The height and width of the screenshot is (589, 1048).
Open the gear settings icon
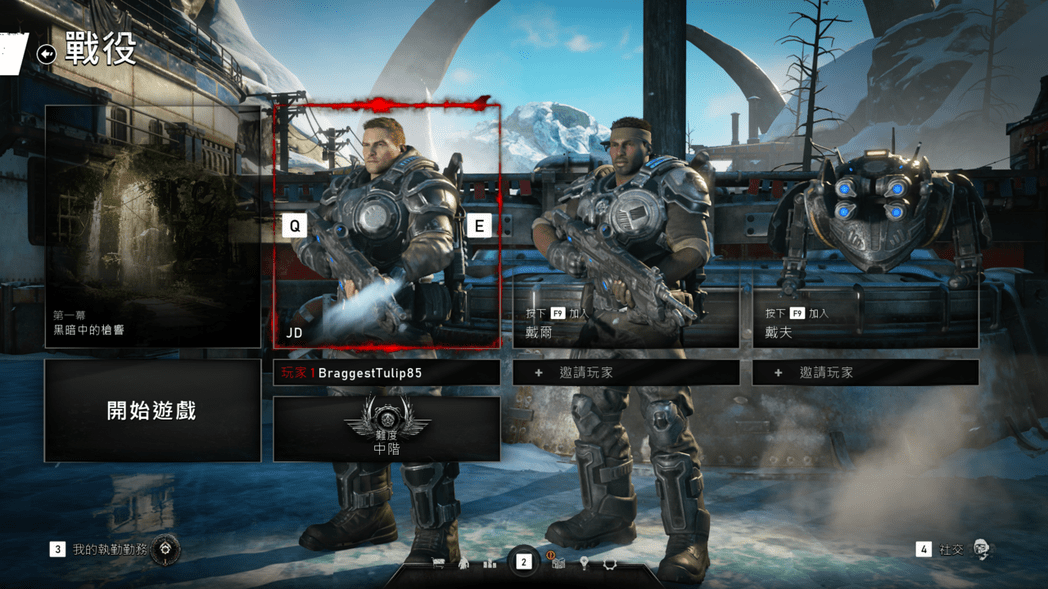coord(609,564)
